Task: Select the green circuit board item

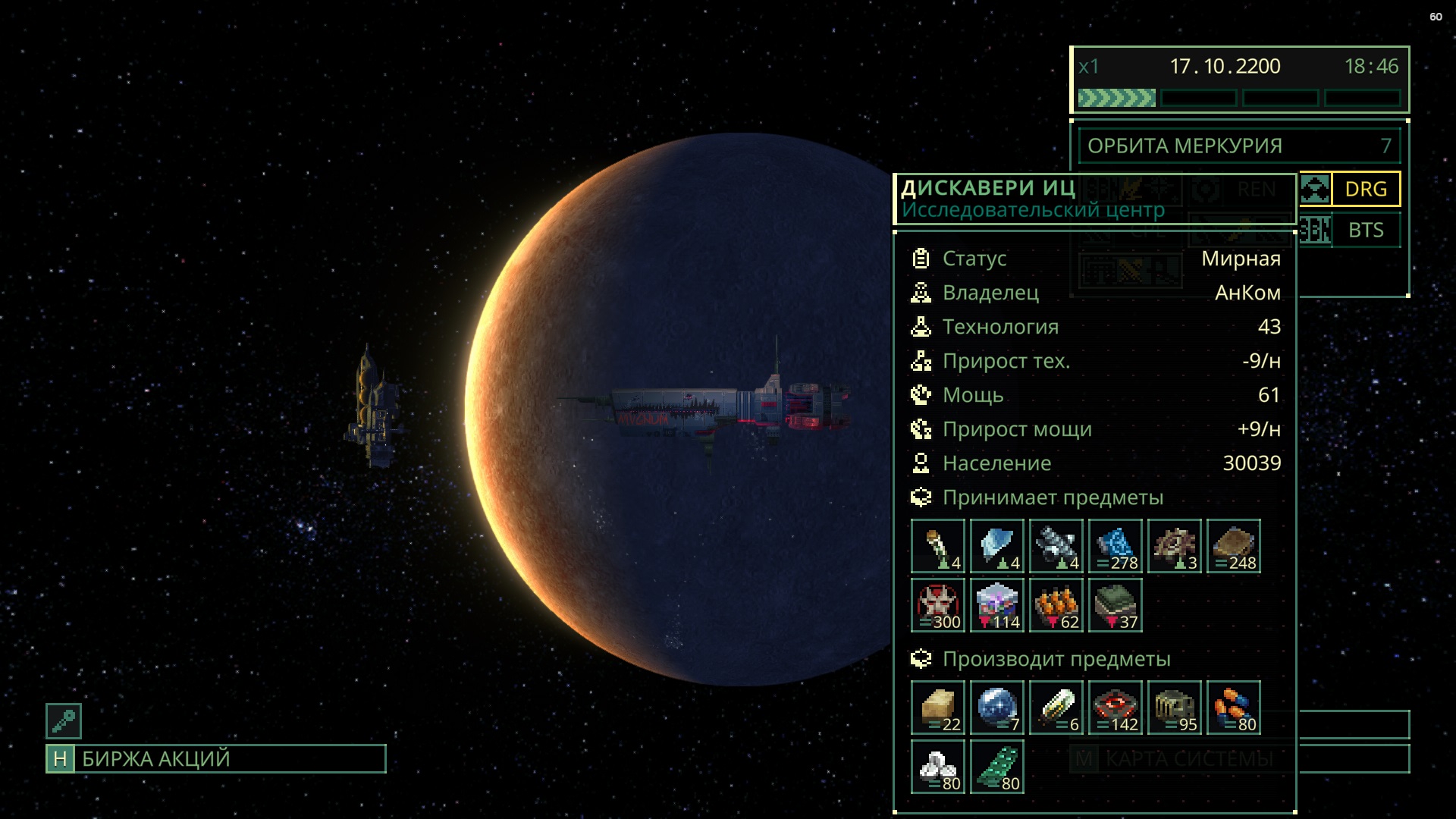Action: pyautogui.click(x=997, y=767)
